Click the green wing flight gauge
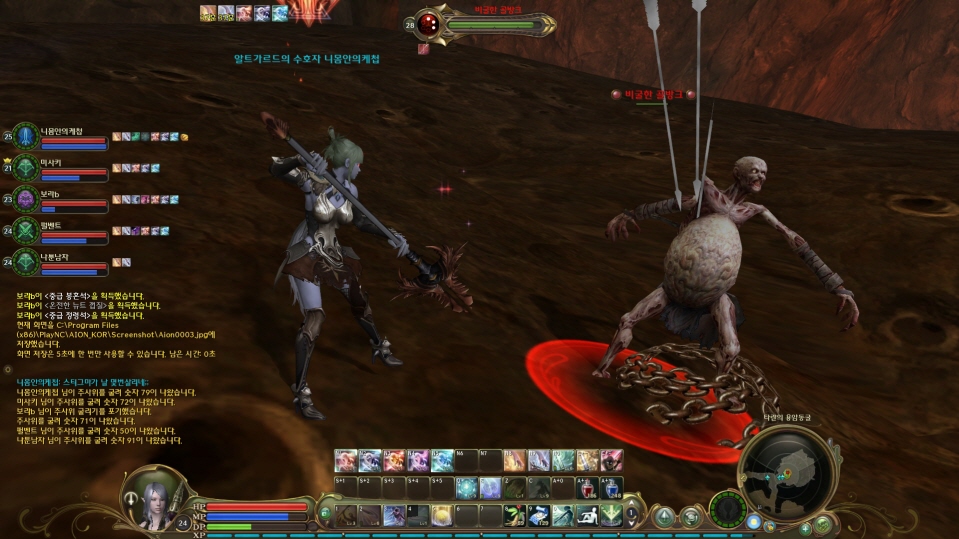959x539 pixels. point(727,510)
